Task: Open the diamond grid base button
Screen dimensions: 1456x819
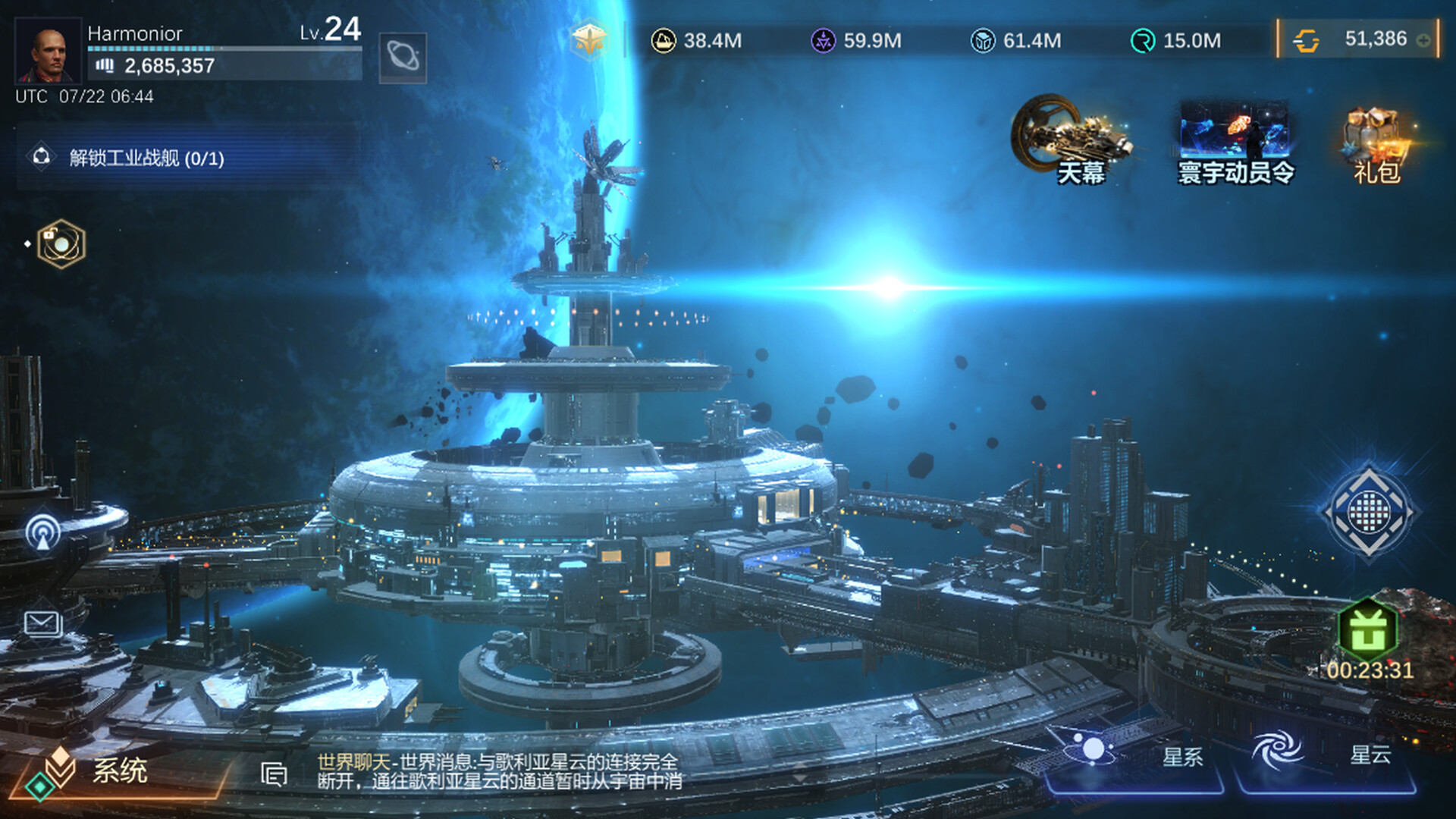Action: click(x=1368, y=513)
